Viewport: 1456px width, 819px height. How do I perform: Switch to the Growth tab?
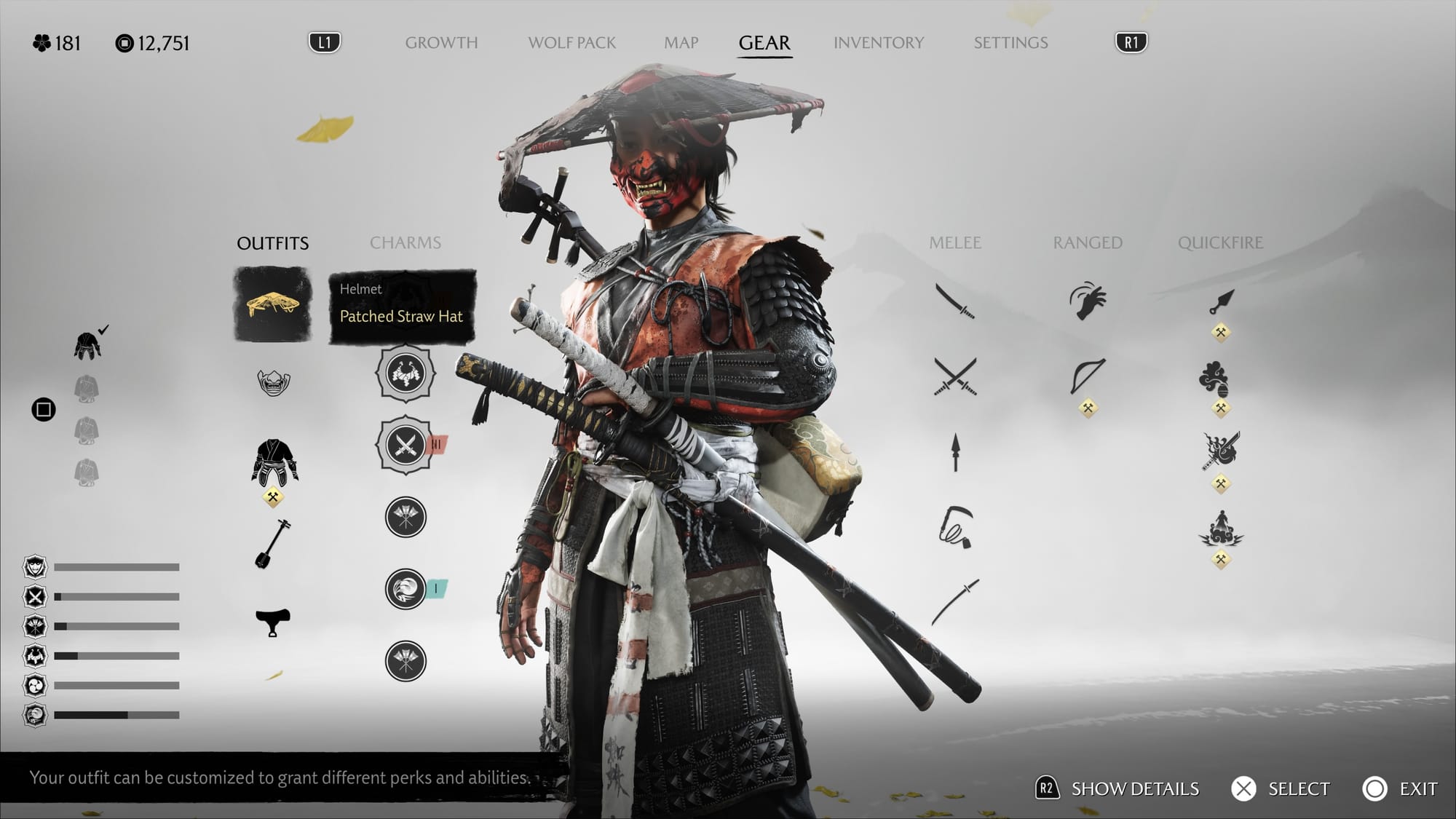pyautogui.click(x=441, y=43)
